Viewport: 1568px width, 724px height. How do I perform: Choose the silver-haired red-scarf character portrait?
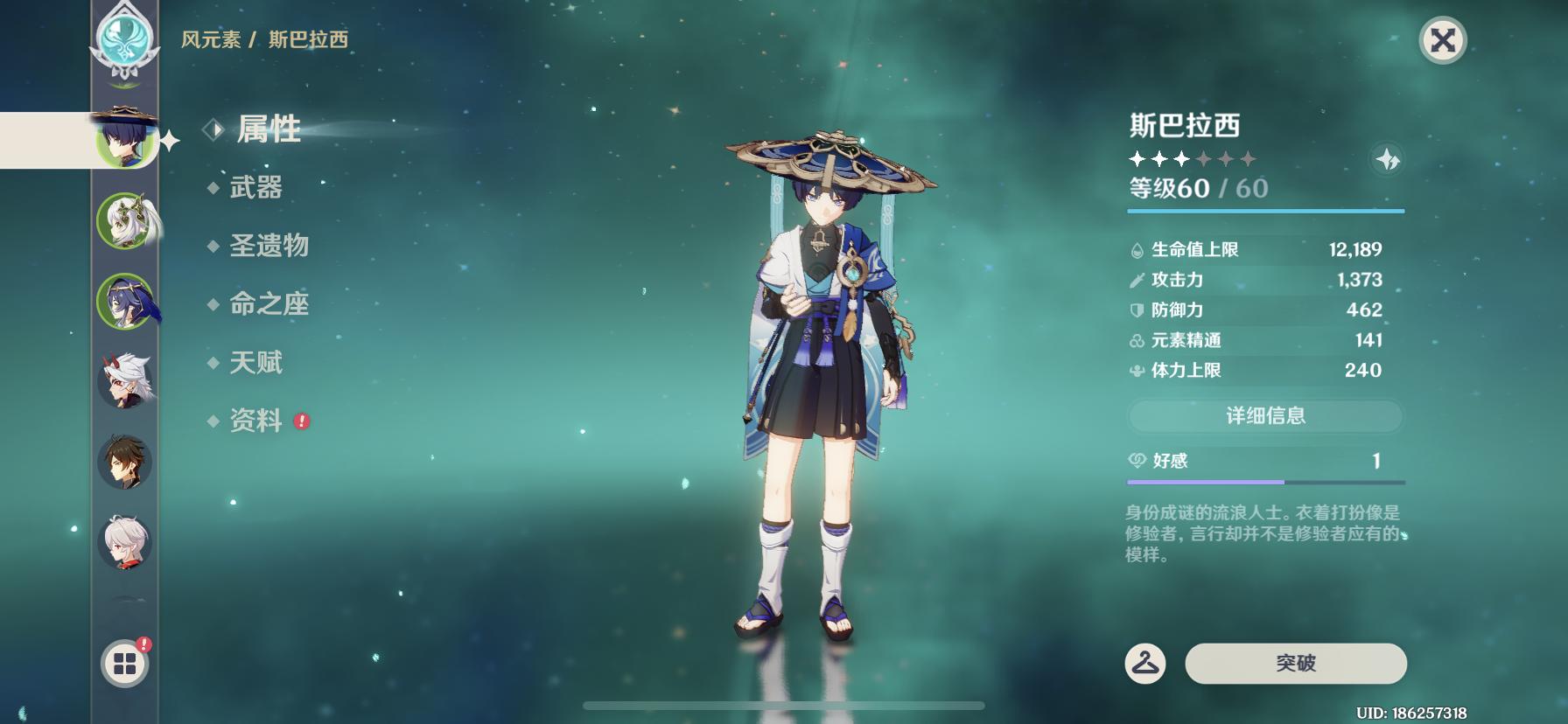point(125,542)
